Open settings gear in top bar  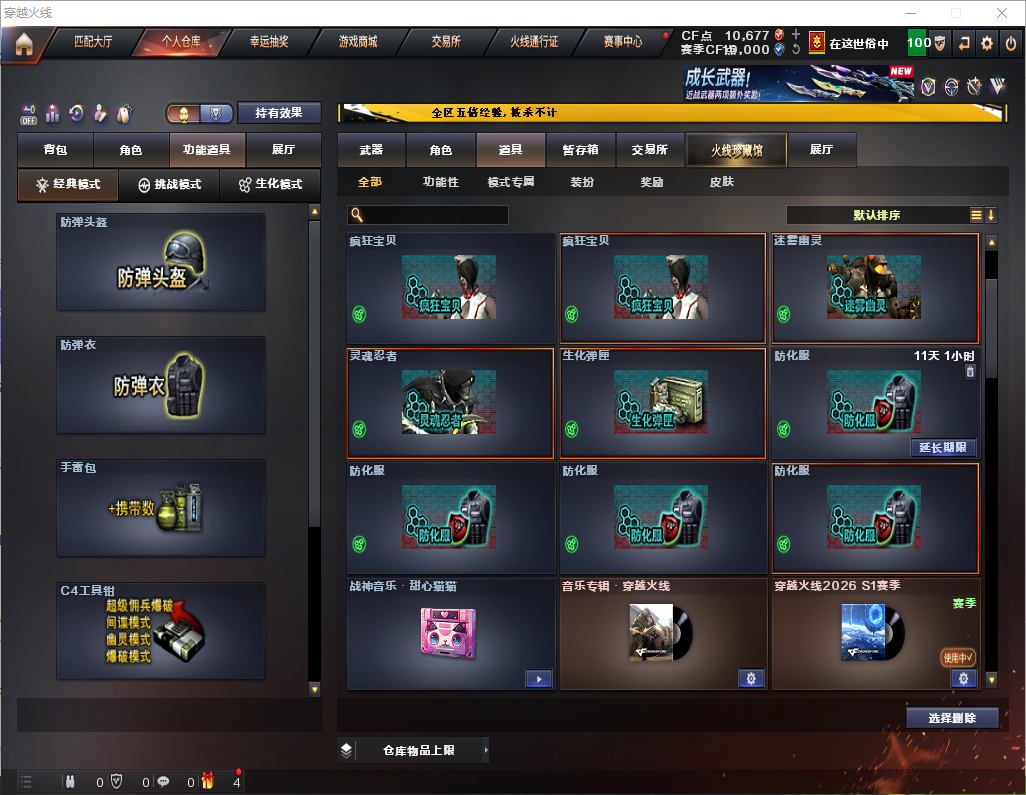click(987, 43)
